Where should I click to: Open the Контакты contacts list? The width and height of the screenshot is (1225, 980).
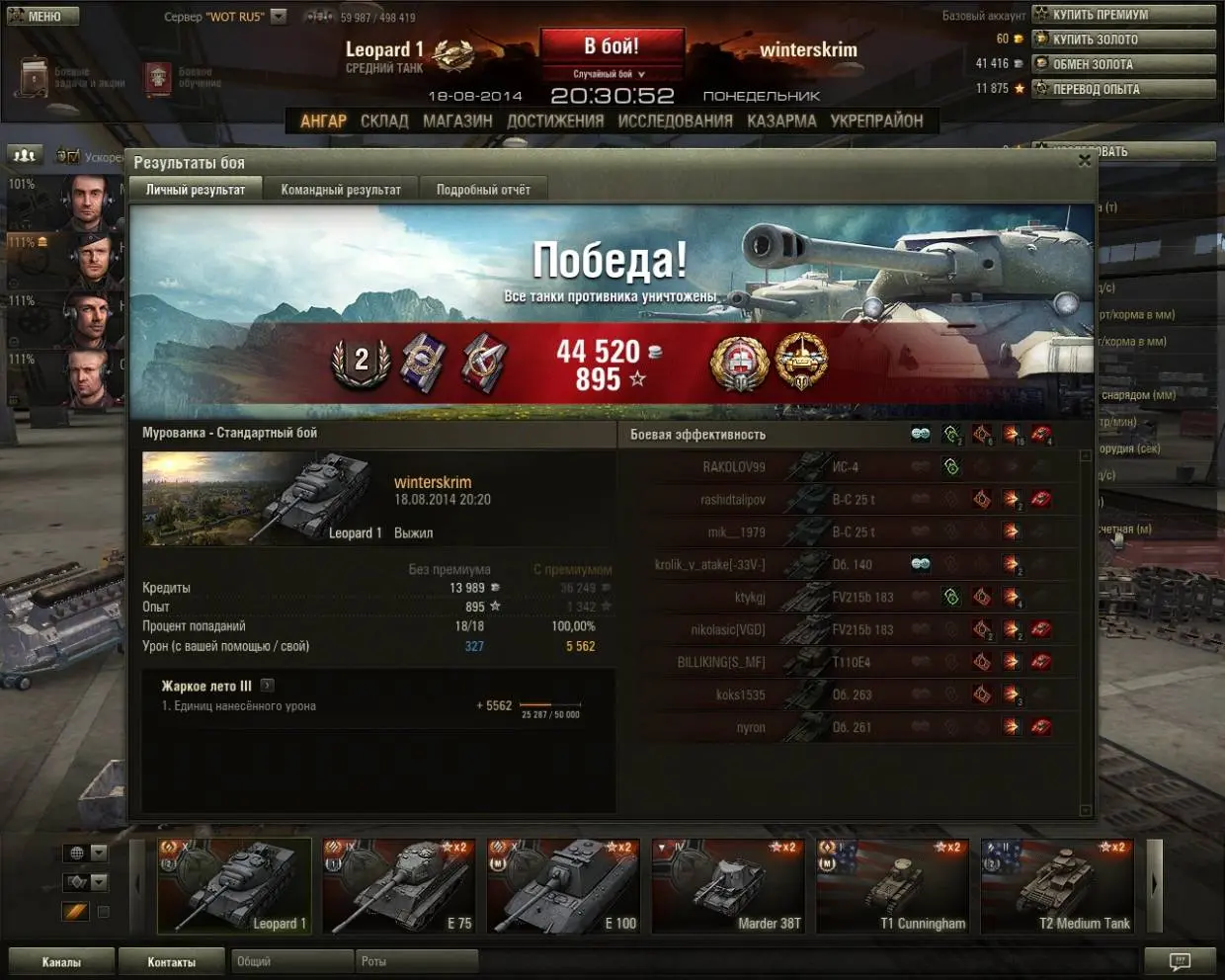tap(172, 961)
